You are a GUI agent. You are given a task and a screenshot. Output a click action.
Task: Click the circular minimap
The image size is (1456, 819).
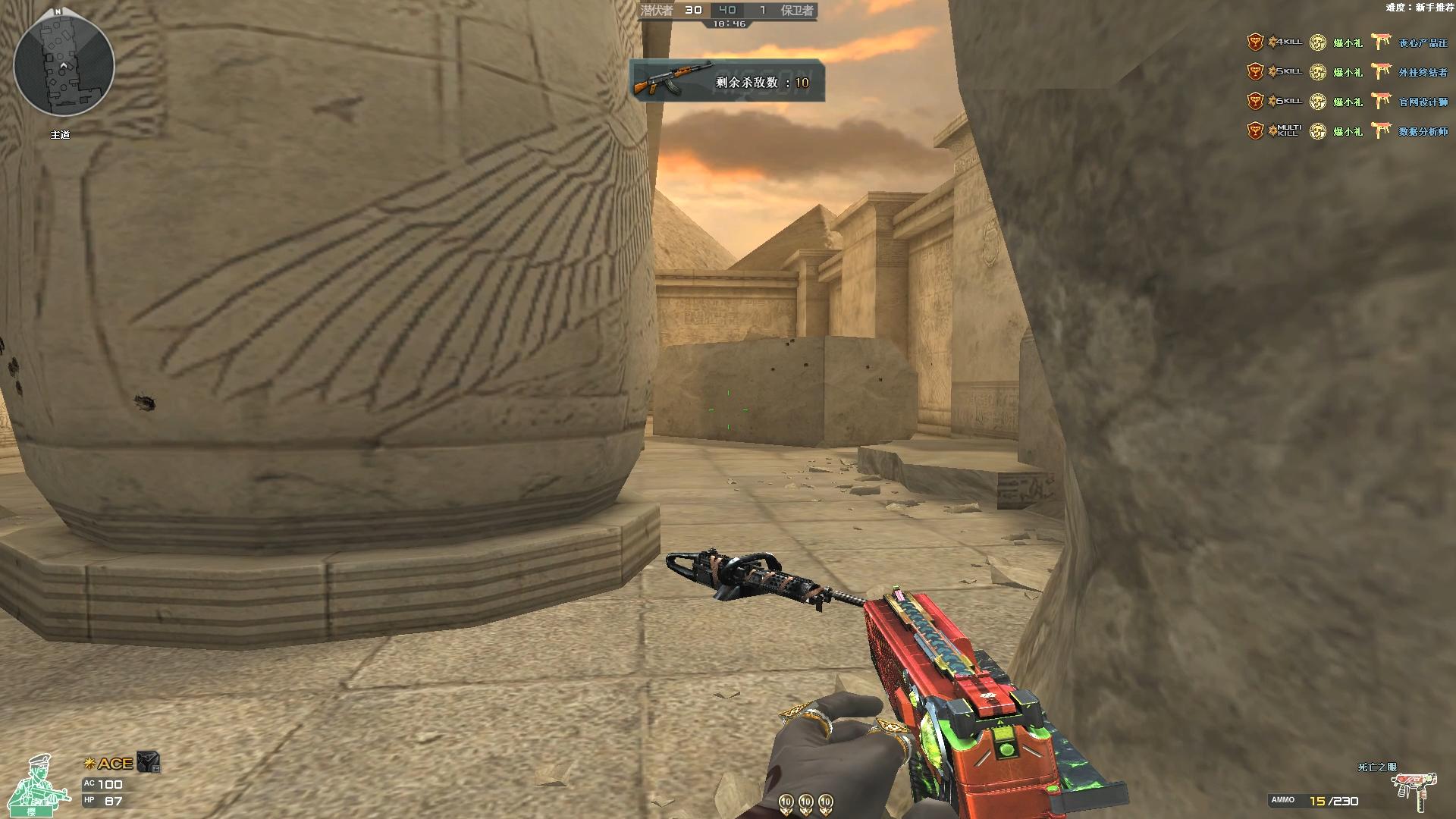point(64,64)
